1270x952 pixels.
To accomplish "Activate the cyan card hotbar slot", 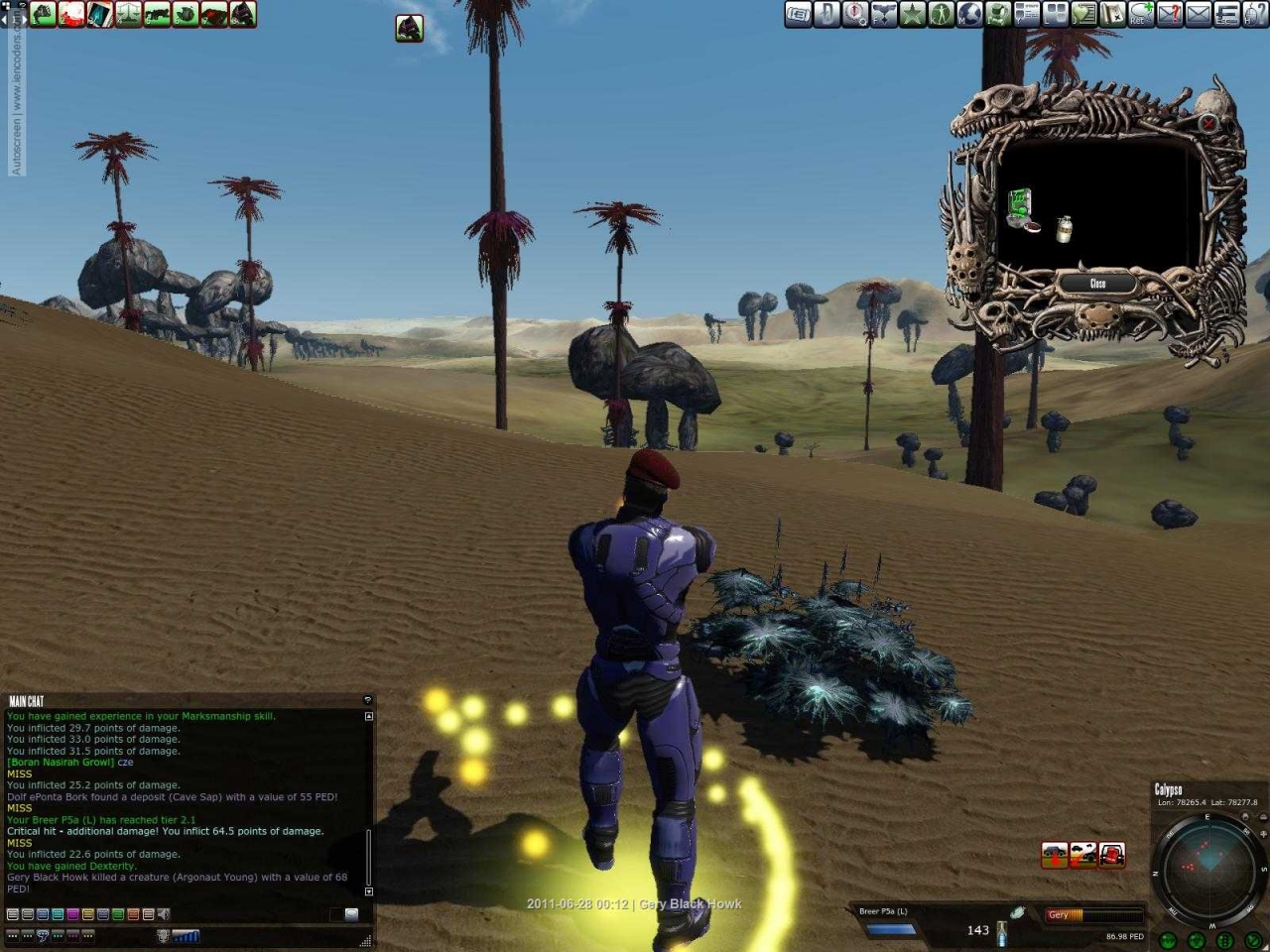I will 99,14.
